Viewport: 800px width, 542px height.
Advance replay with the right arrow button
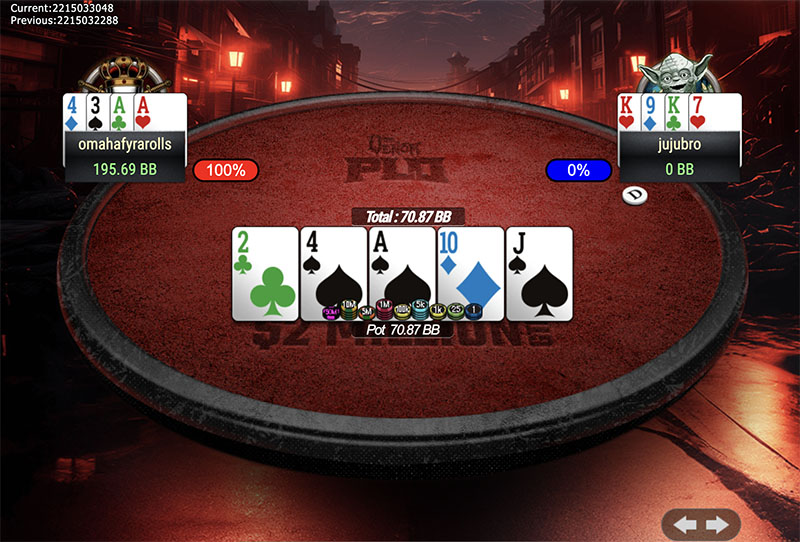pos(716,524)
